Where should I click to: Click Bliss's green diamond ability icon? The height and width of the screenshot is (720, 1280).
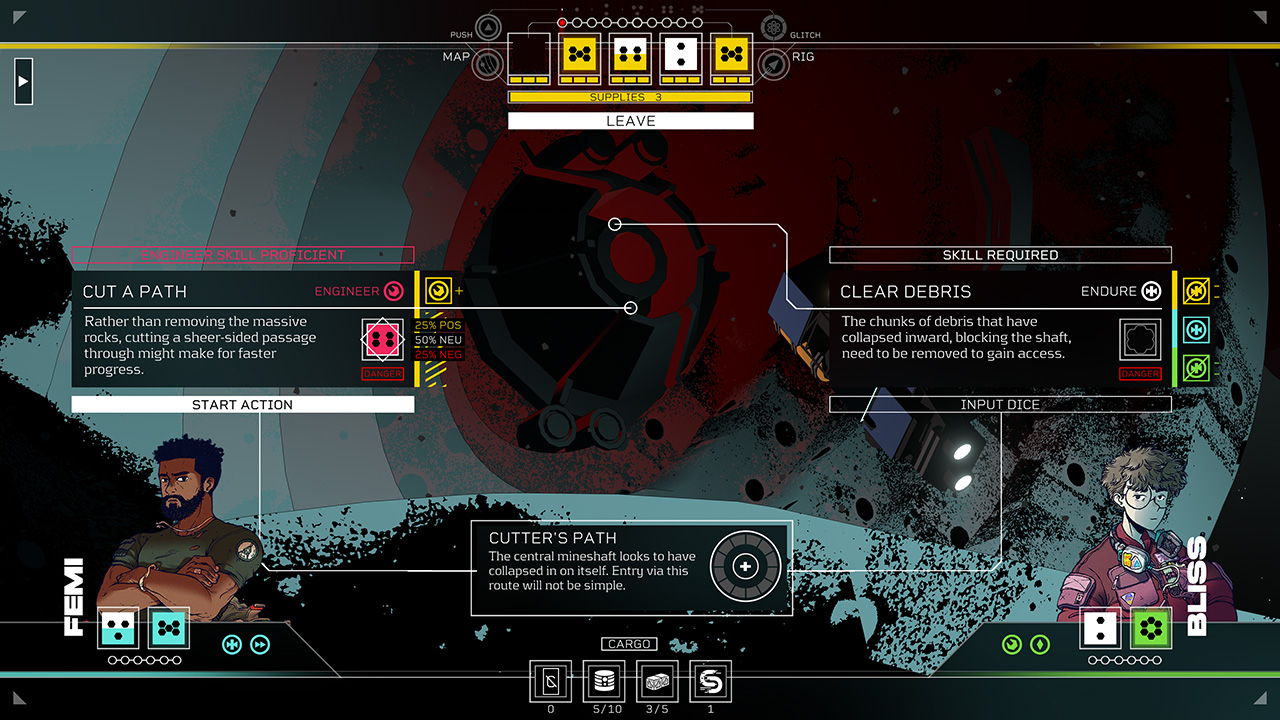[1038, 645]
